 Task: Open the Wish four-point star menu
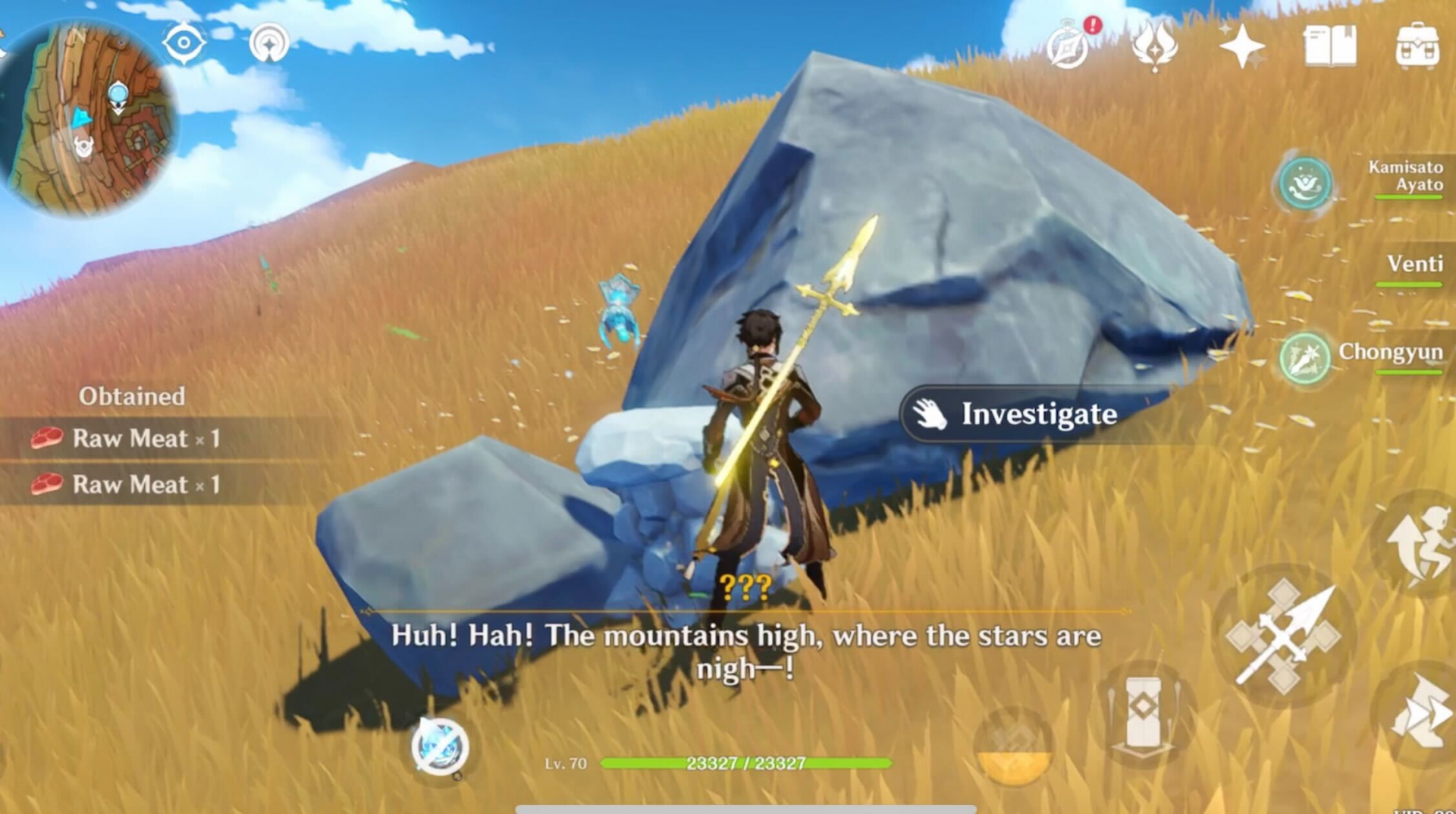pos(1241,46)
